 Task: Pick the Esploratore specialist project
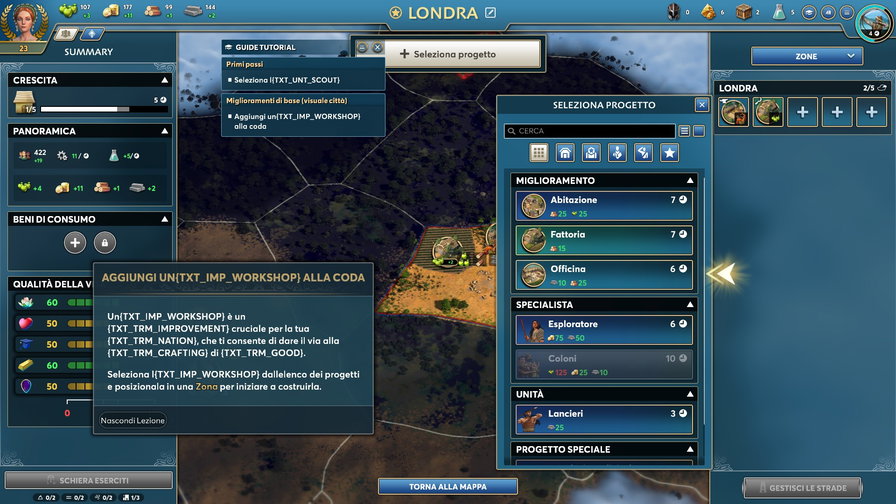604,330
